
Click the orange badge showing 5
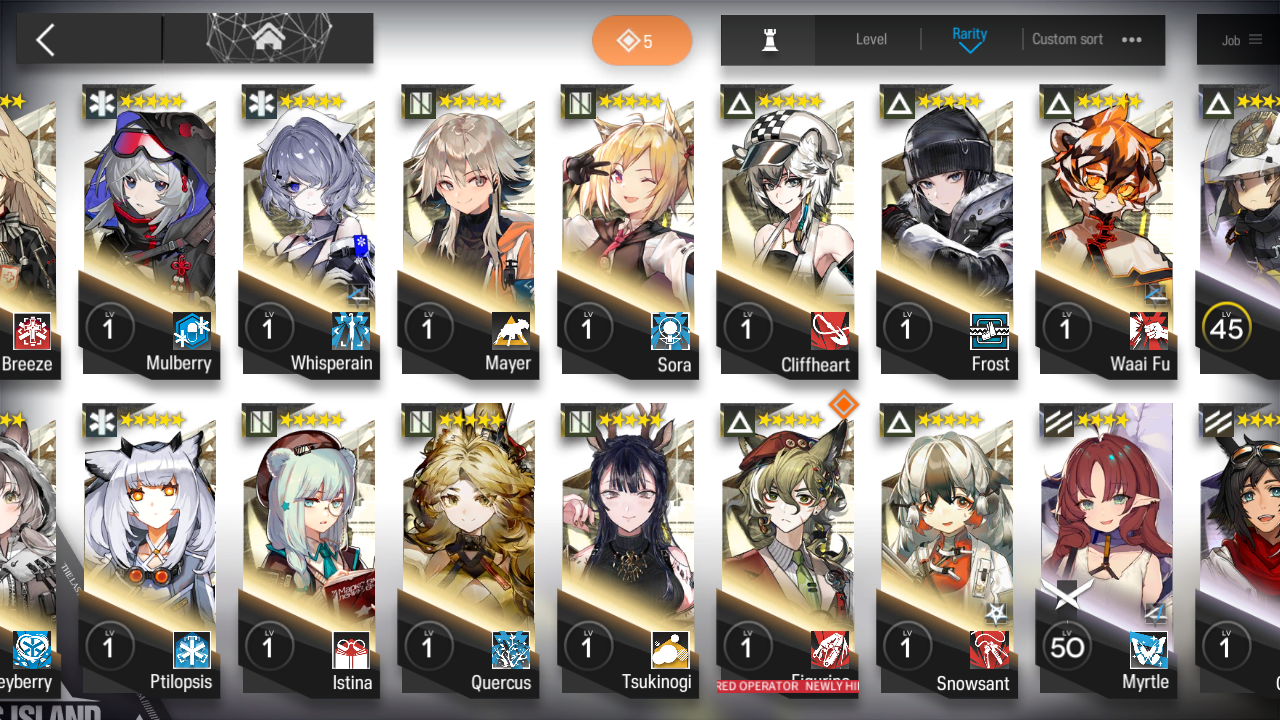point(641,41)
